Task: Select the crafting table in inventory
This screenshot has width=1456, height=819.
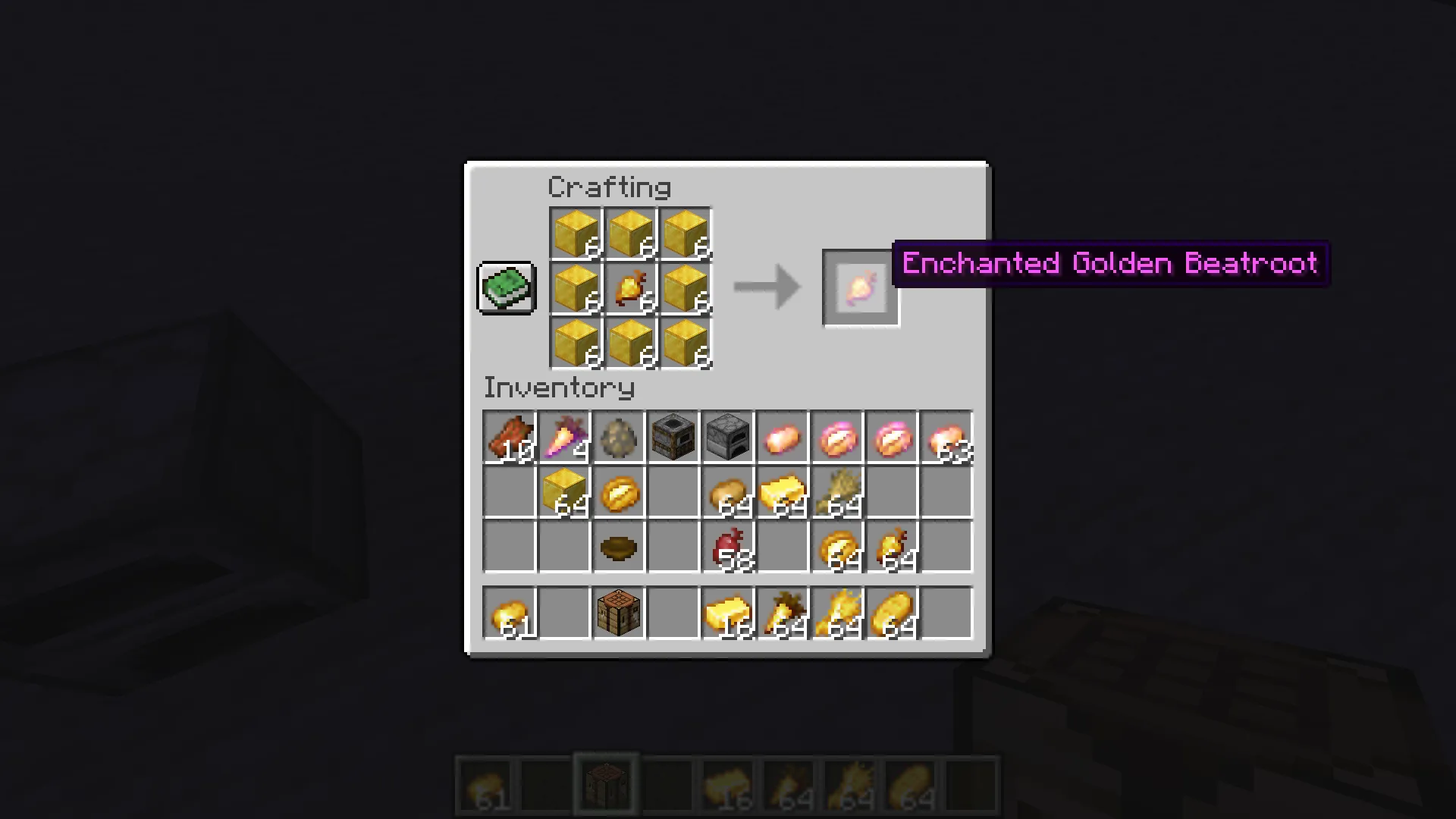Action: [x=619, y=613]
